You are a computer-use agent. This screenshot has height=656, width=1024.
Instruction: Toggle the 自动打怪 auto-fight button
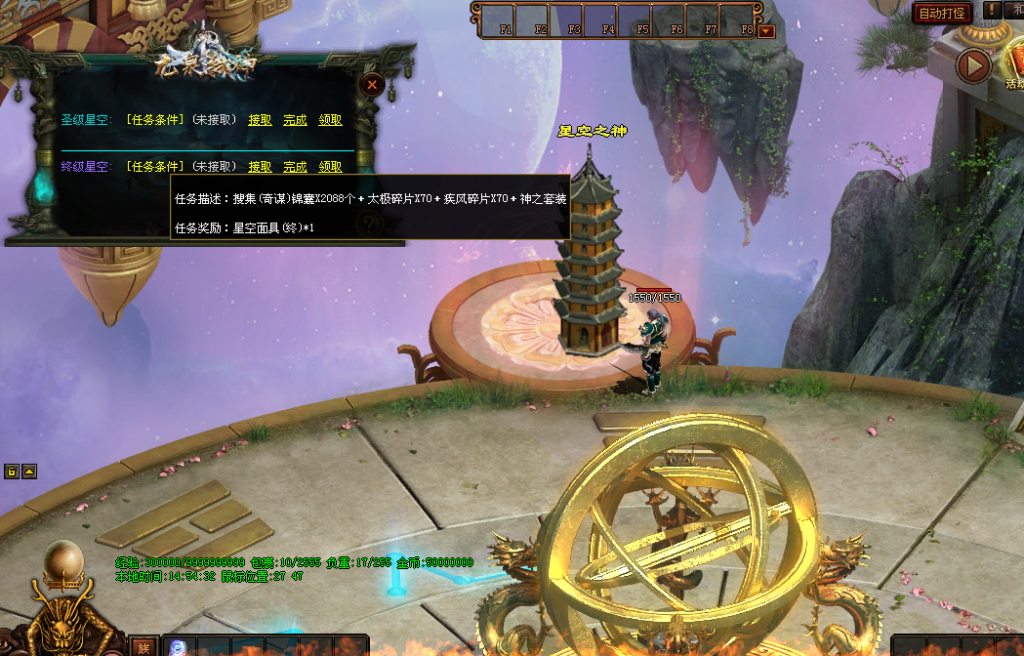point(942,13)
